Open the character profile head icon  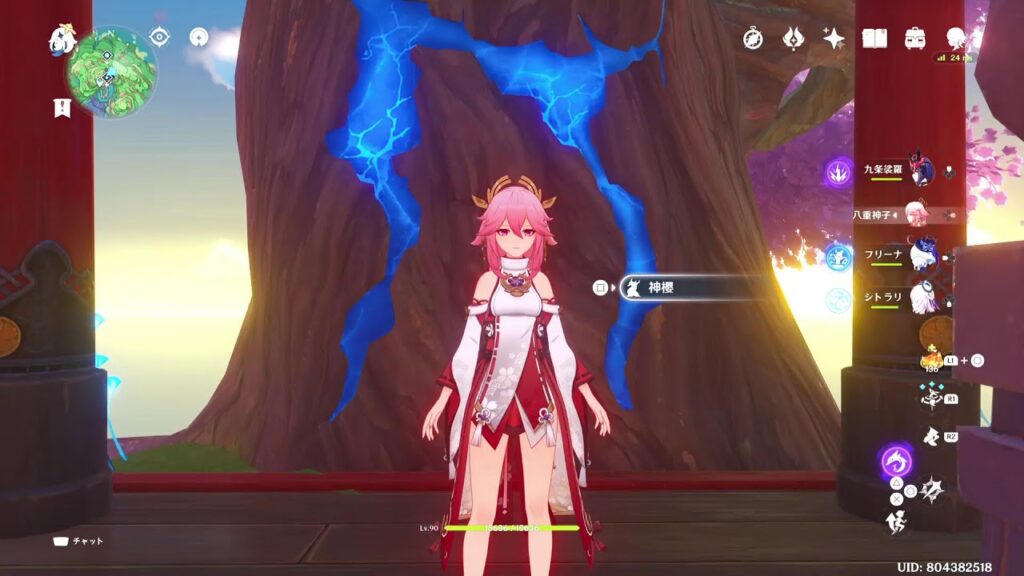click(957, 38)
